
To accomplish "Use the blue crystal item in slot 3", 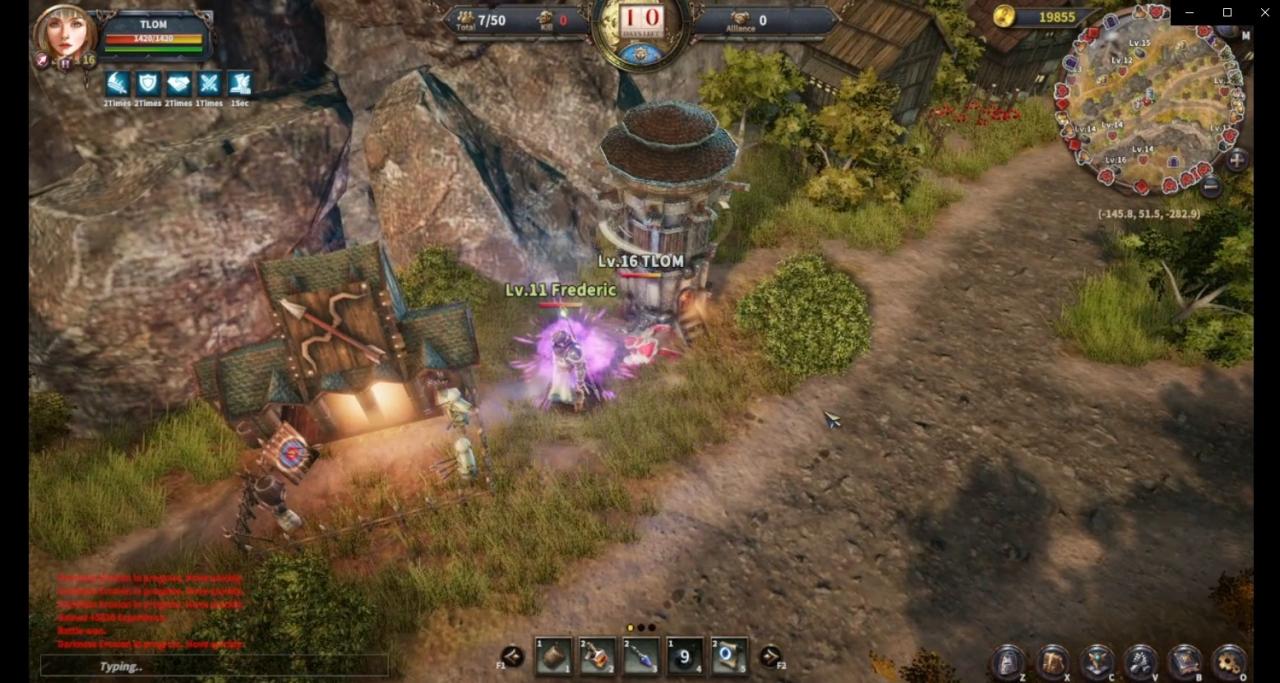I will click(641, 657).
